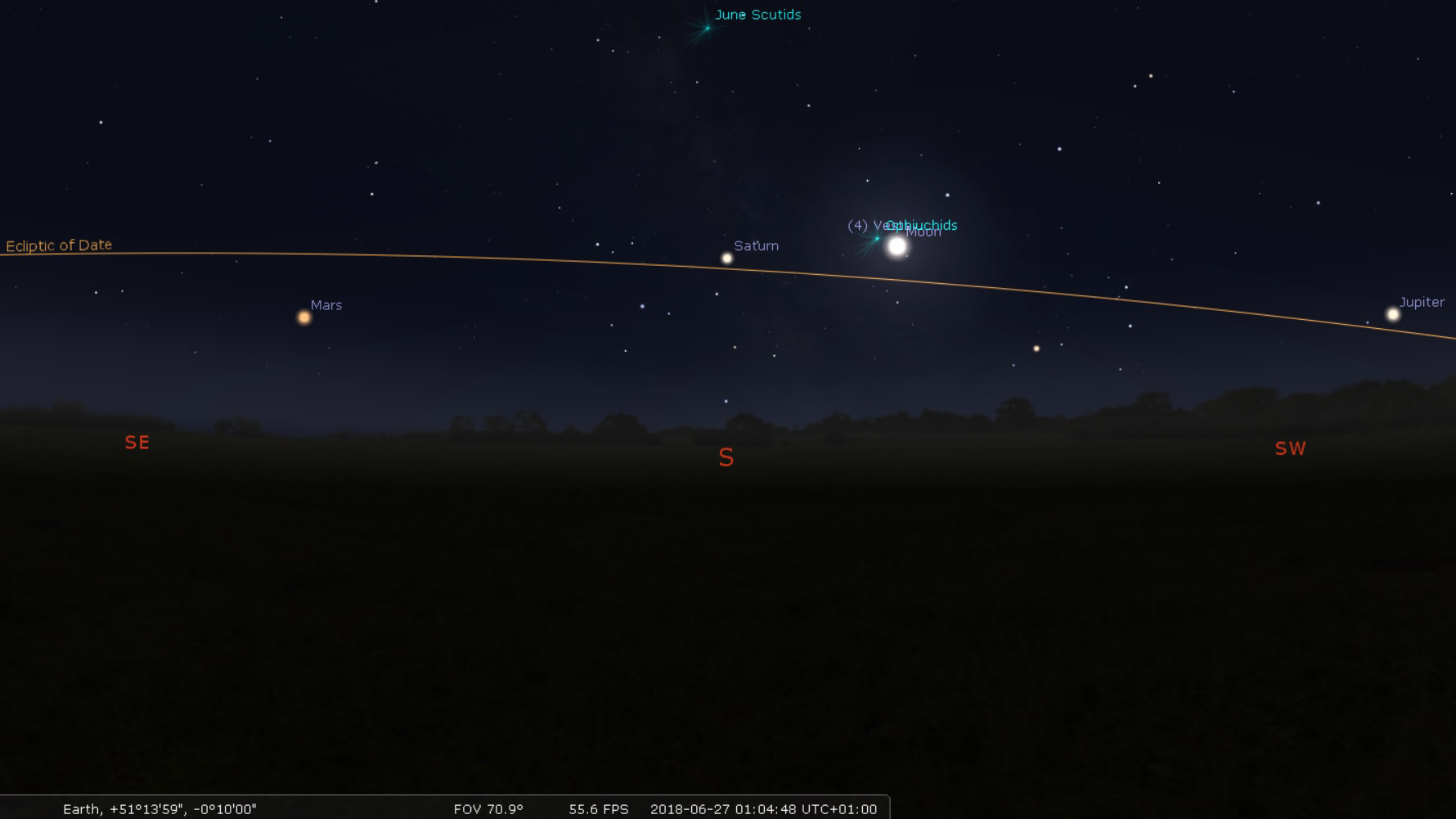Click the 'Mars' text label
Viewport: 1456px width, 819px height.
(326, 304)
